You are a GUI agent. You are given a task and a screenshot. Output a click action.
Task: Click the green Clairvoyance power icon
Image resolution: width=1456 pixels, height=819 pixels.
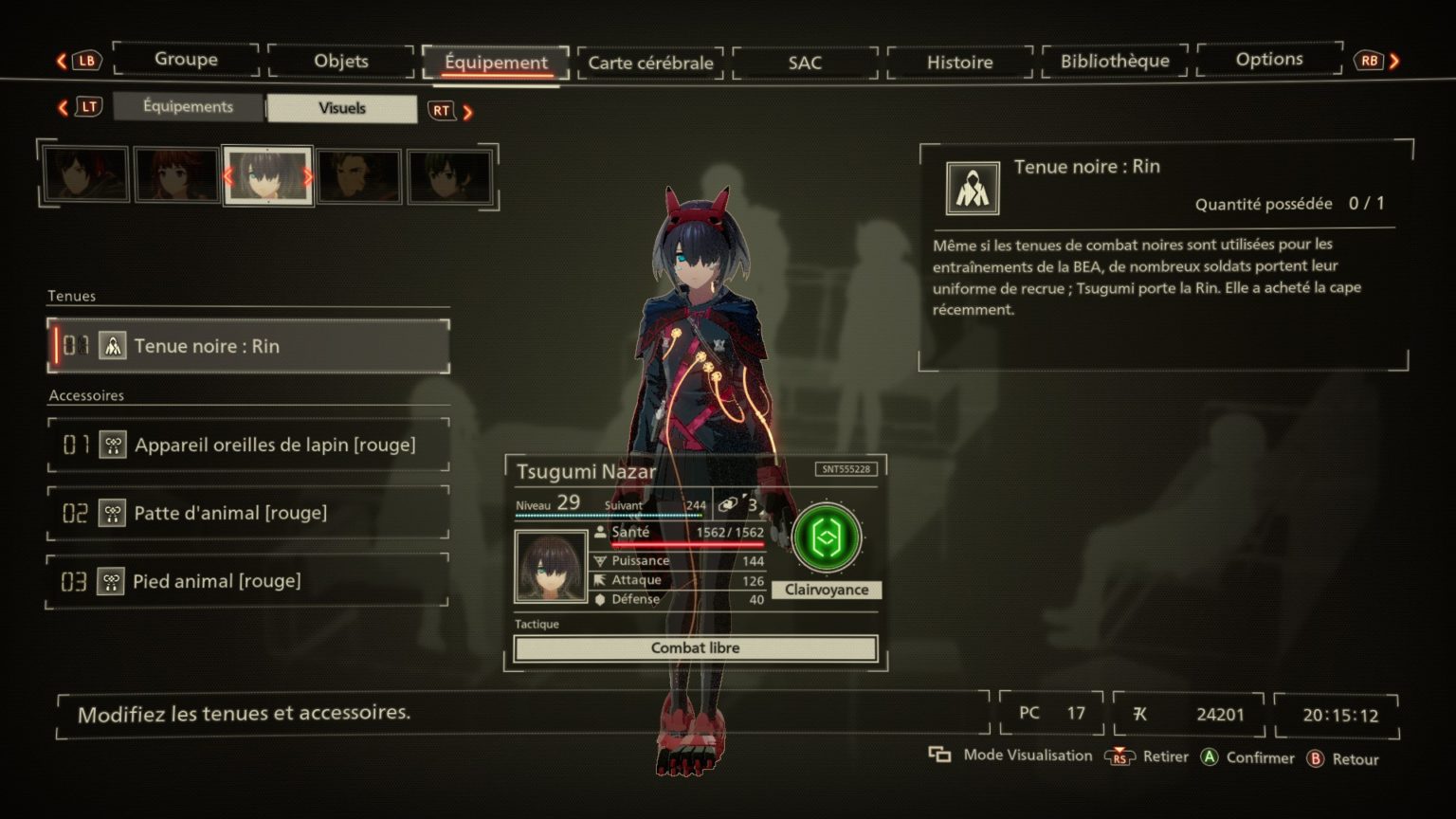tap(827, 538)
